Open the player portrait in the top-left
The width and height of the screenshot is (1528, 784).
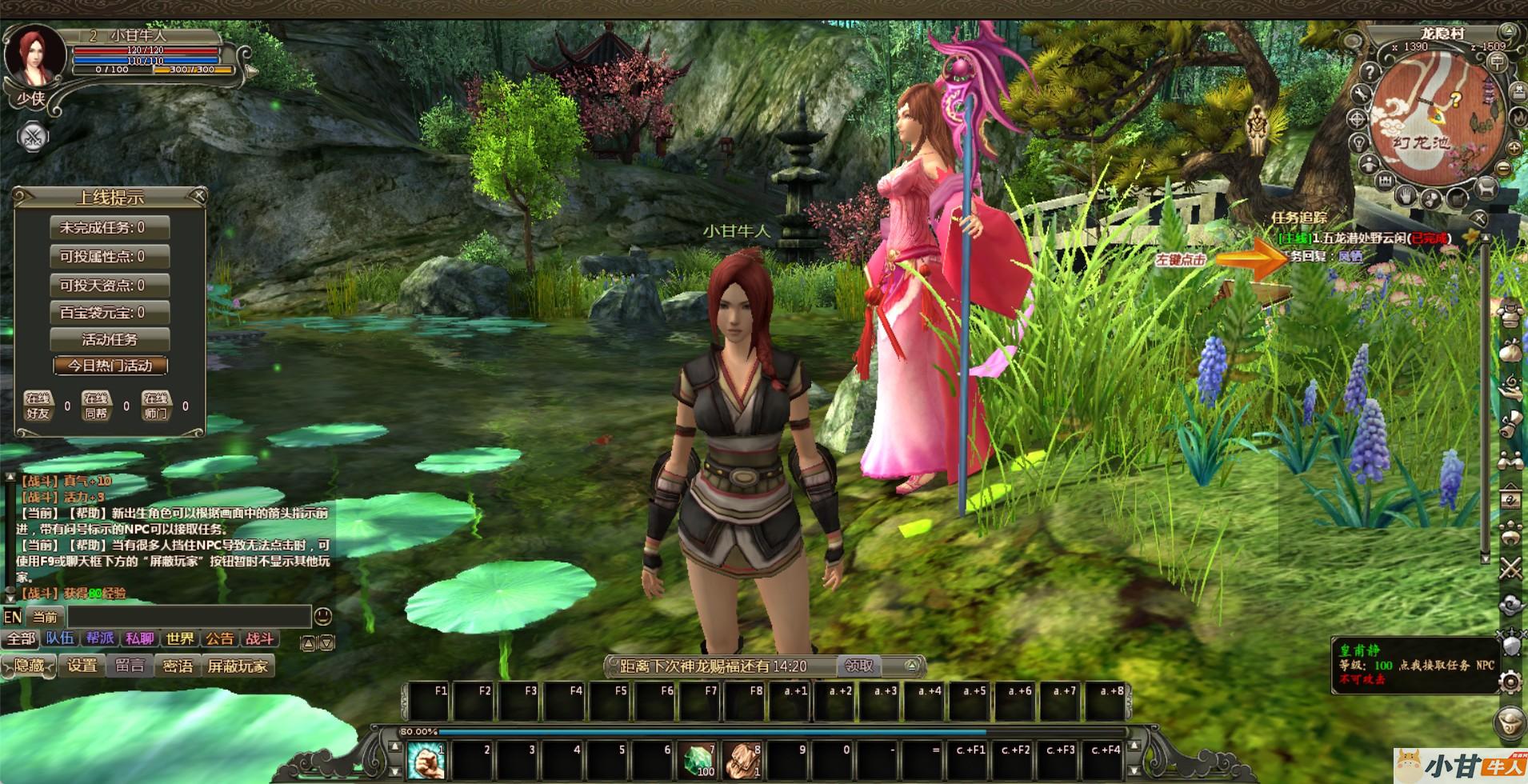[x=34, y=58]
